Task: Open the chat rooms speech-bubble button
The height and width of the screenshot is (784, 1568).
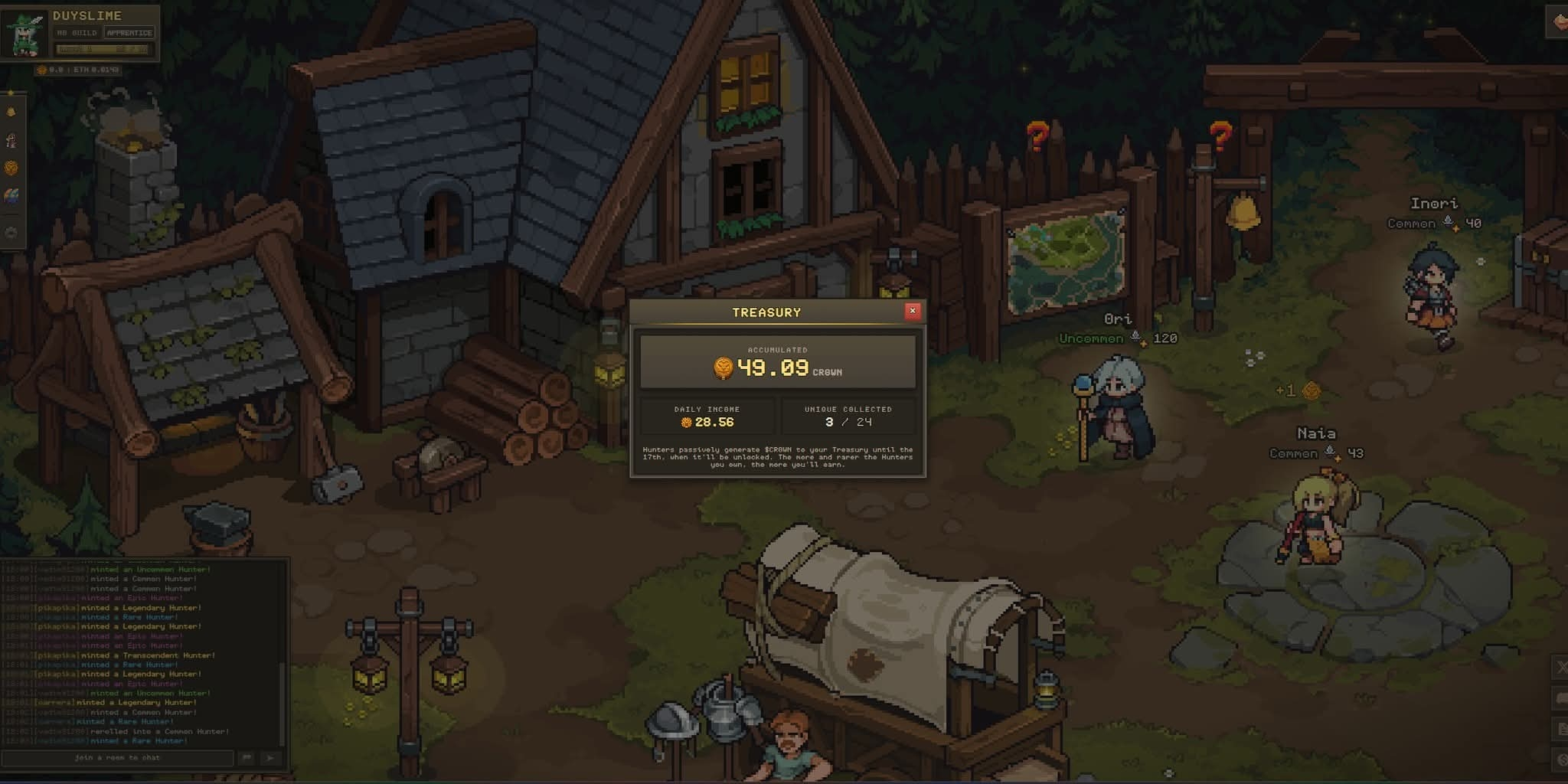Action: coord(247,758)
